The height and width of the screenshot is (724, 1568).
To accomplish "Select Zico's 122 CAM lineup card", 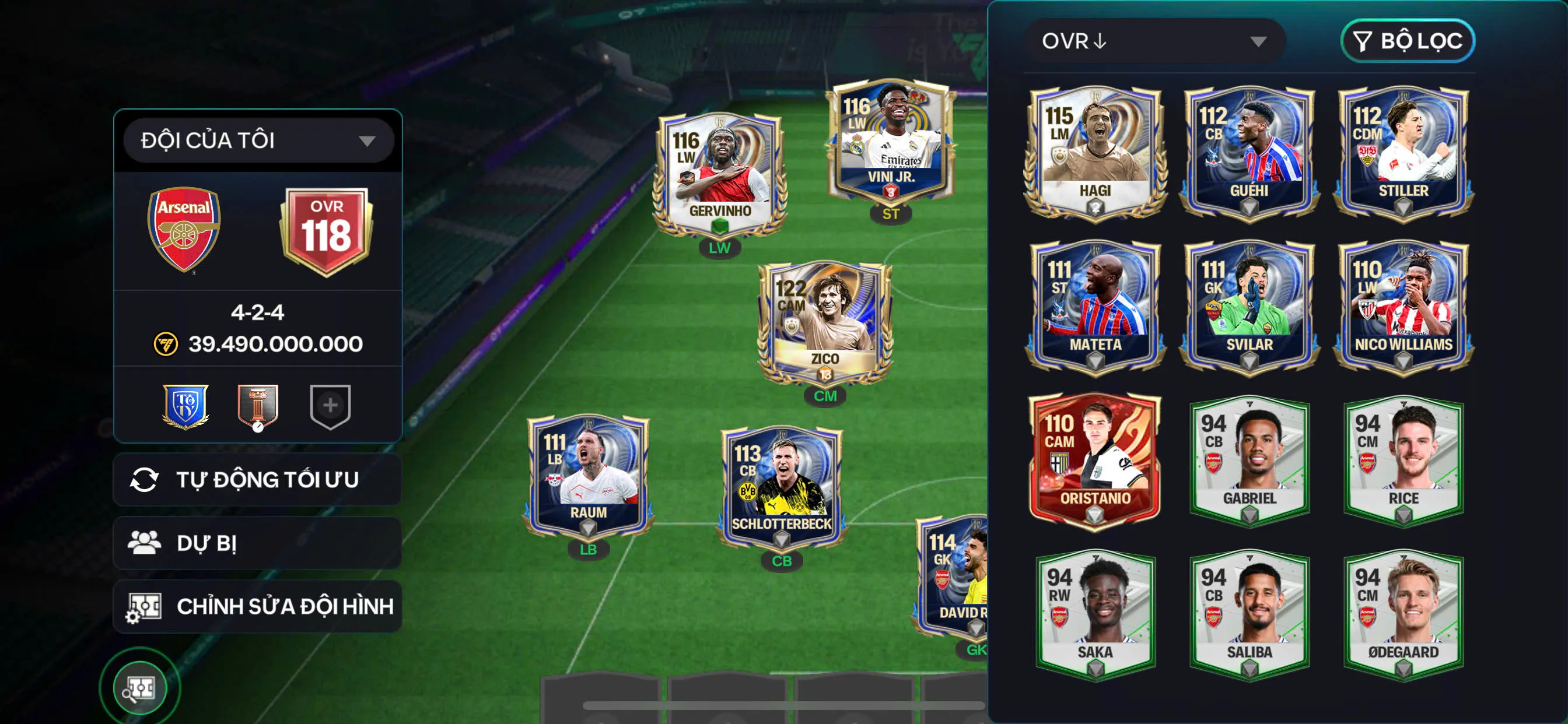I will pos(825,322).
